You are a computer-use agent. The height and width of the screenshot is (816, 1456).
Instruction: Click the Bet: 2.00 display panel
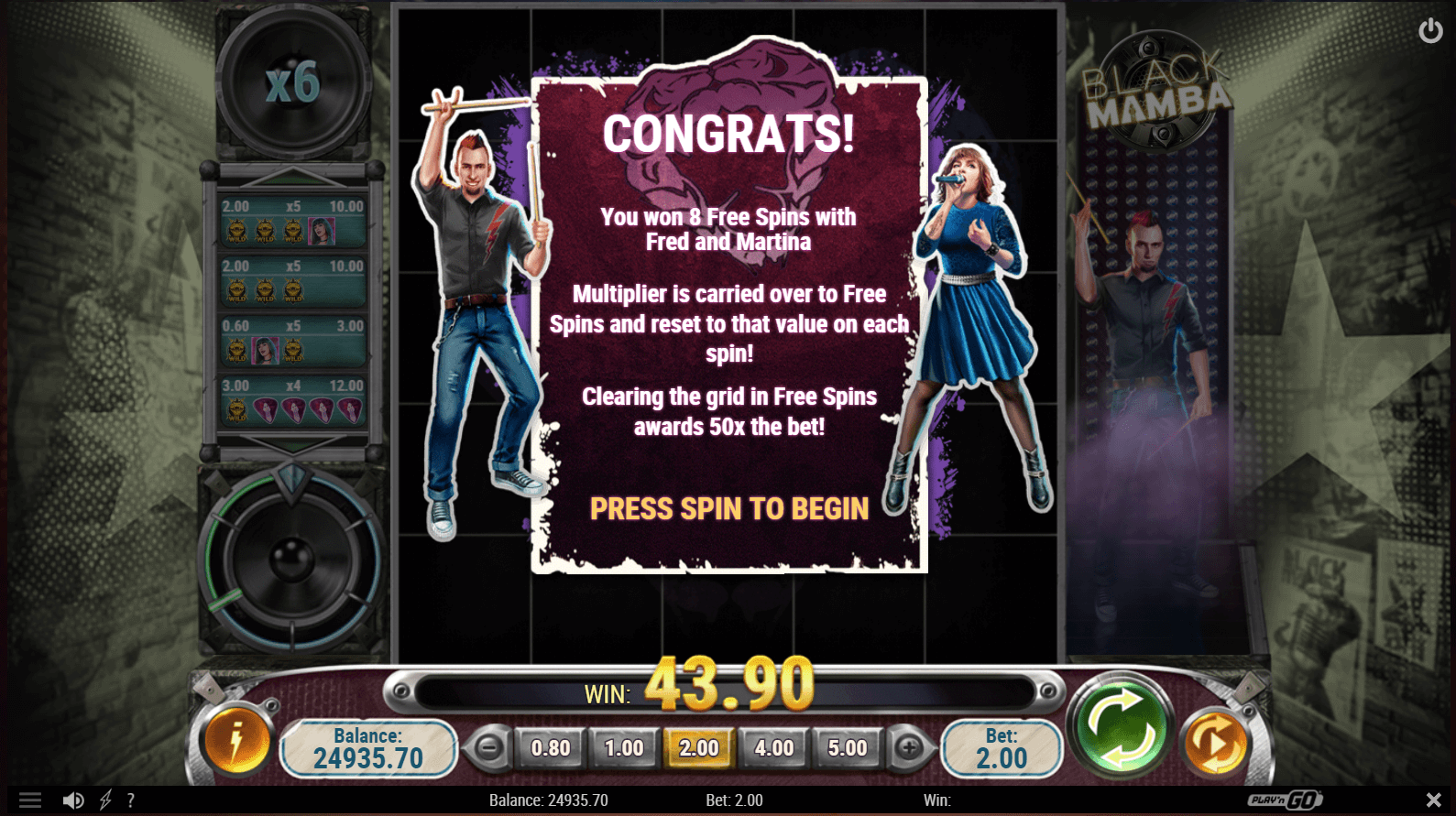pos(1002,747)
